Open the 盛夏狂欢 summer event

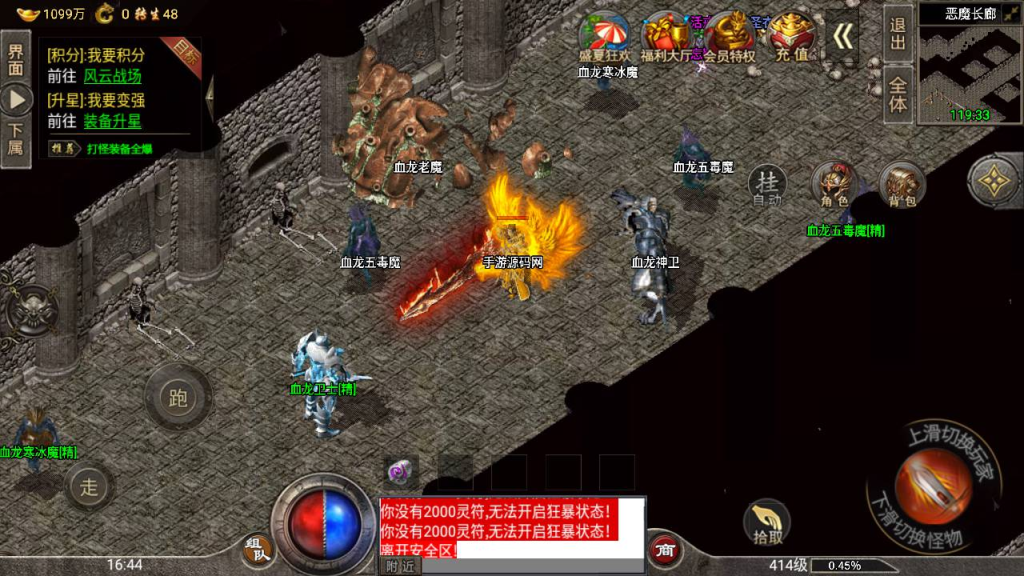[x=605, y=38]
